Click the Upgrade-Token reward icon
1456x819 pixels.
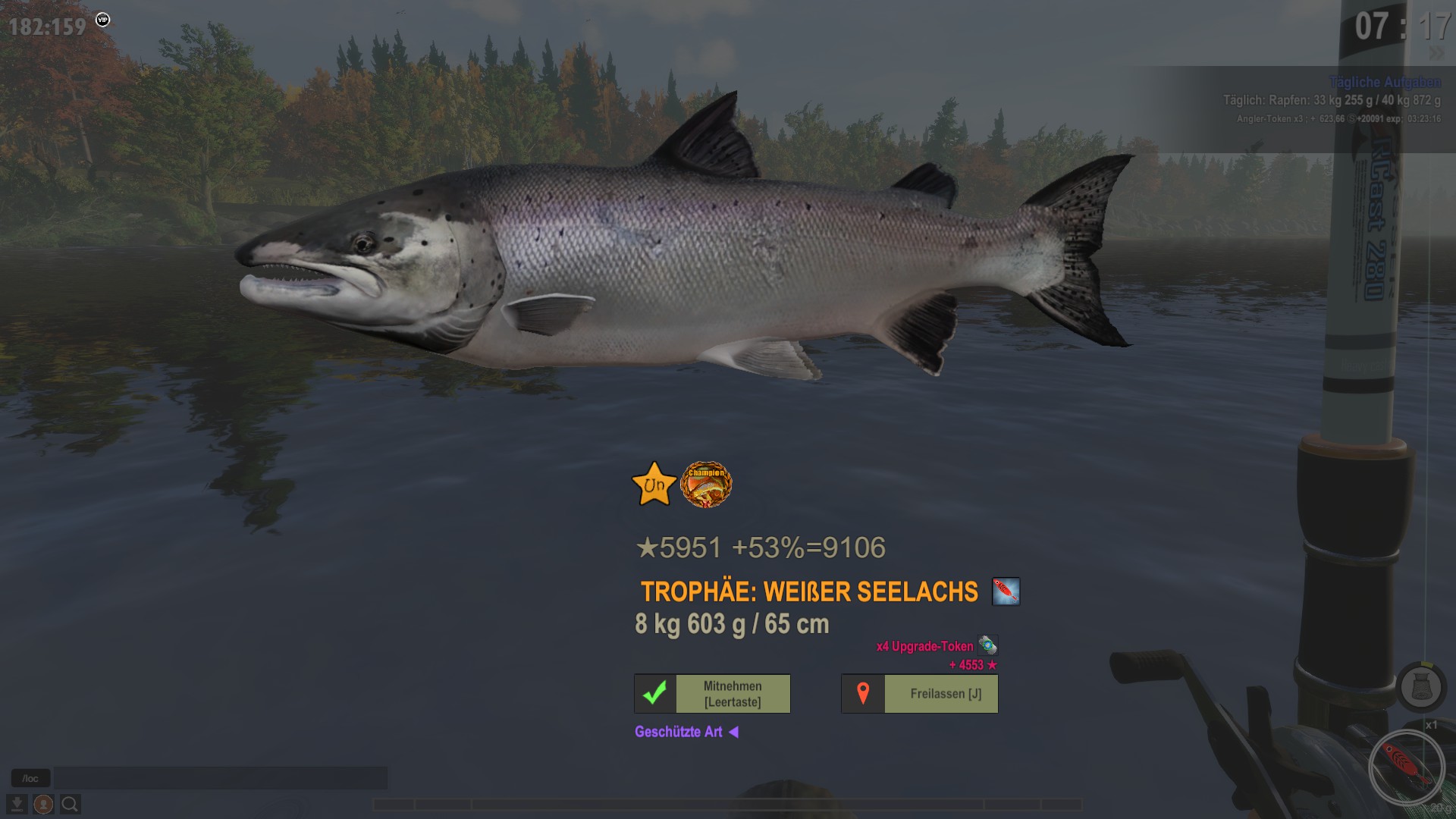987,645
